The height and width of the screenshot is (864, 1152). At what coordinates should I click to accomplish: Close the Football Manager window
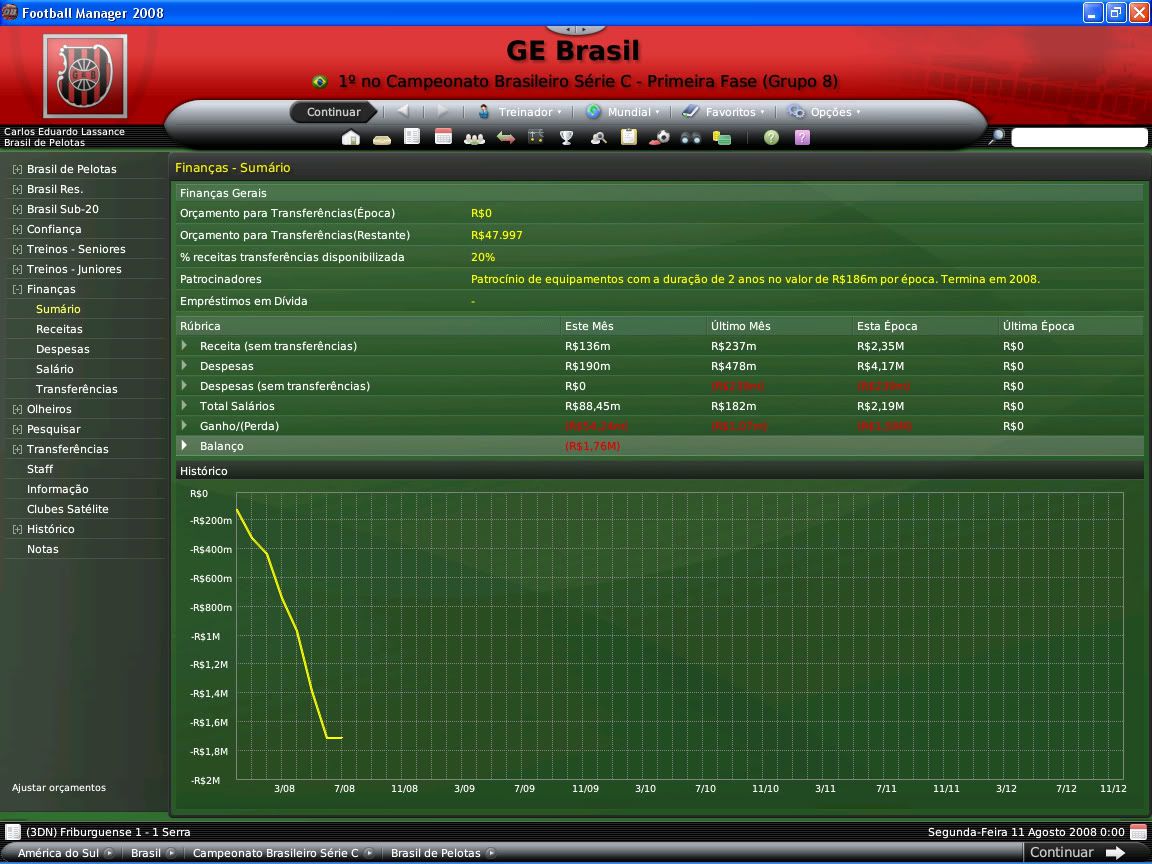(x=1139, y=13)
